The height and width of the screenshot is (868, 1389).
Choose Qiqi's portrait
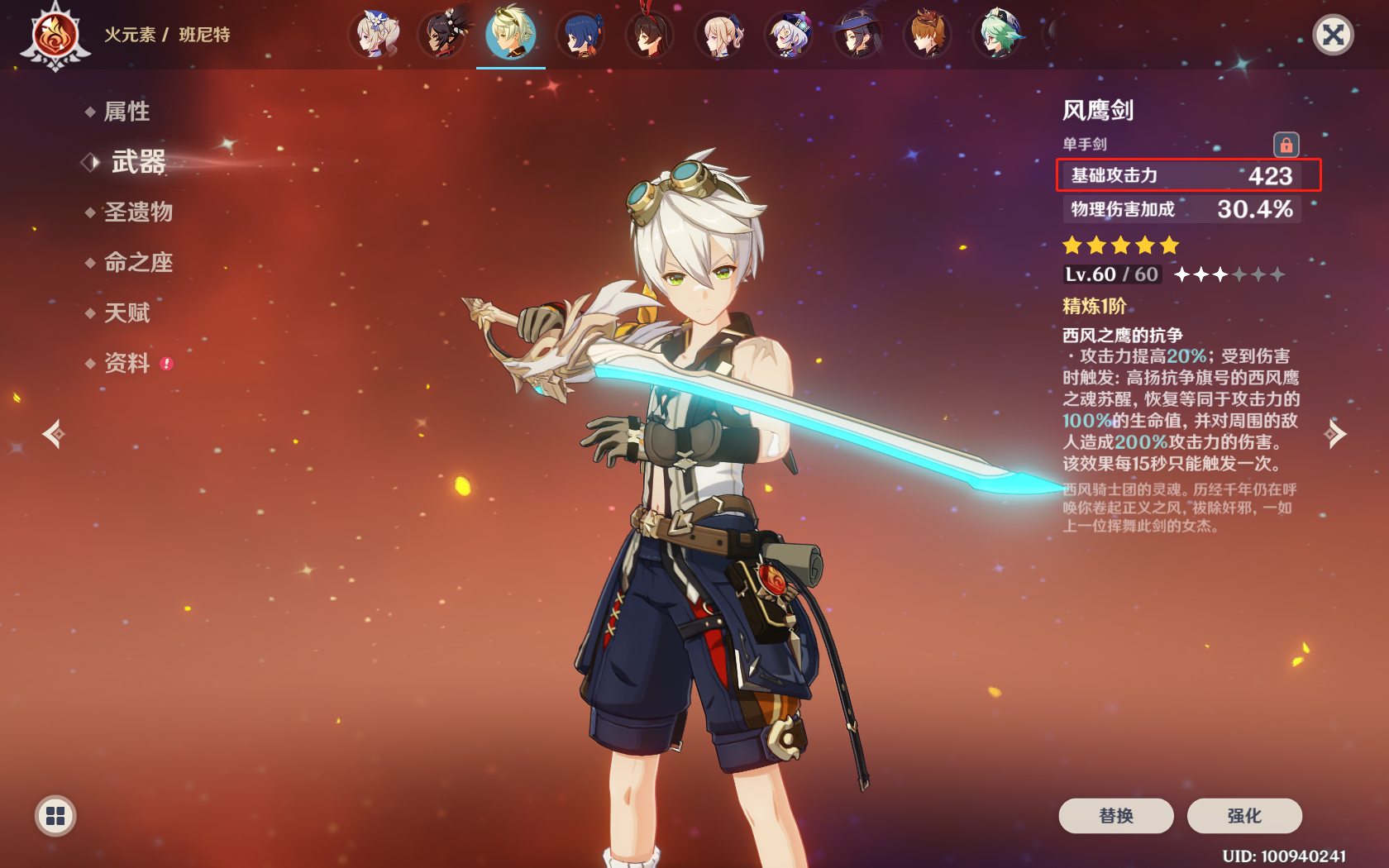click(x=790, y=35)
